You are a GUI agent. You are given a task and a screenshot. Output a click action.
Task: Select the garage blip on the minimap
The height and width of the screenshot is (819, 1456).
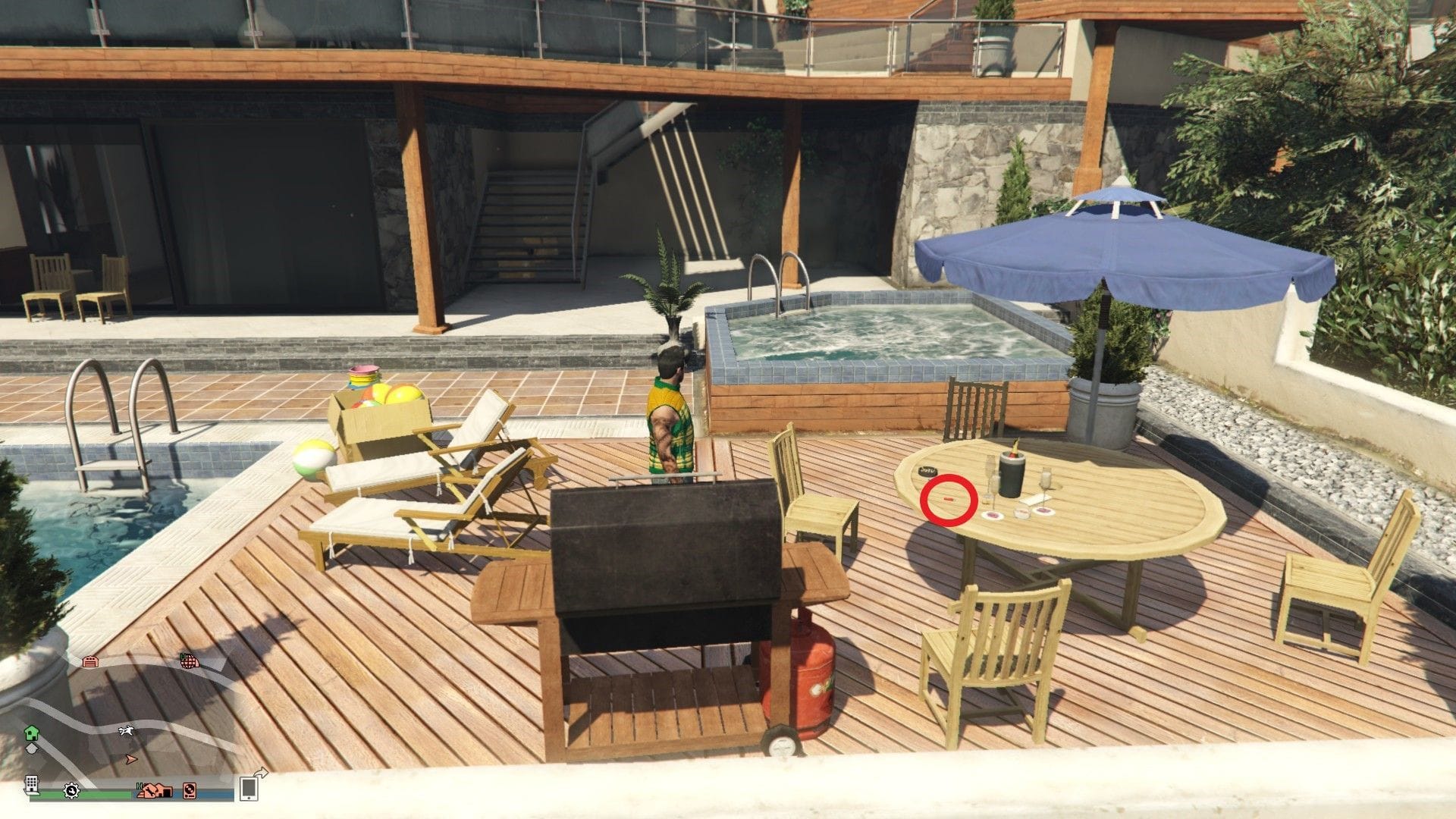pyautogui.click(x=89, y=662)
